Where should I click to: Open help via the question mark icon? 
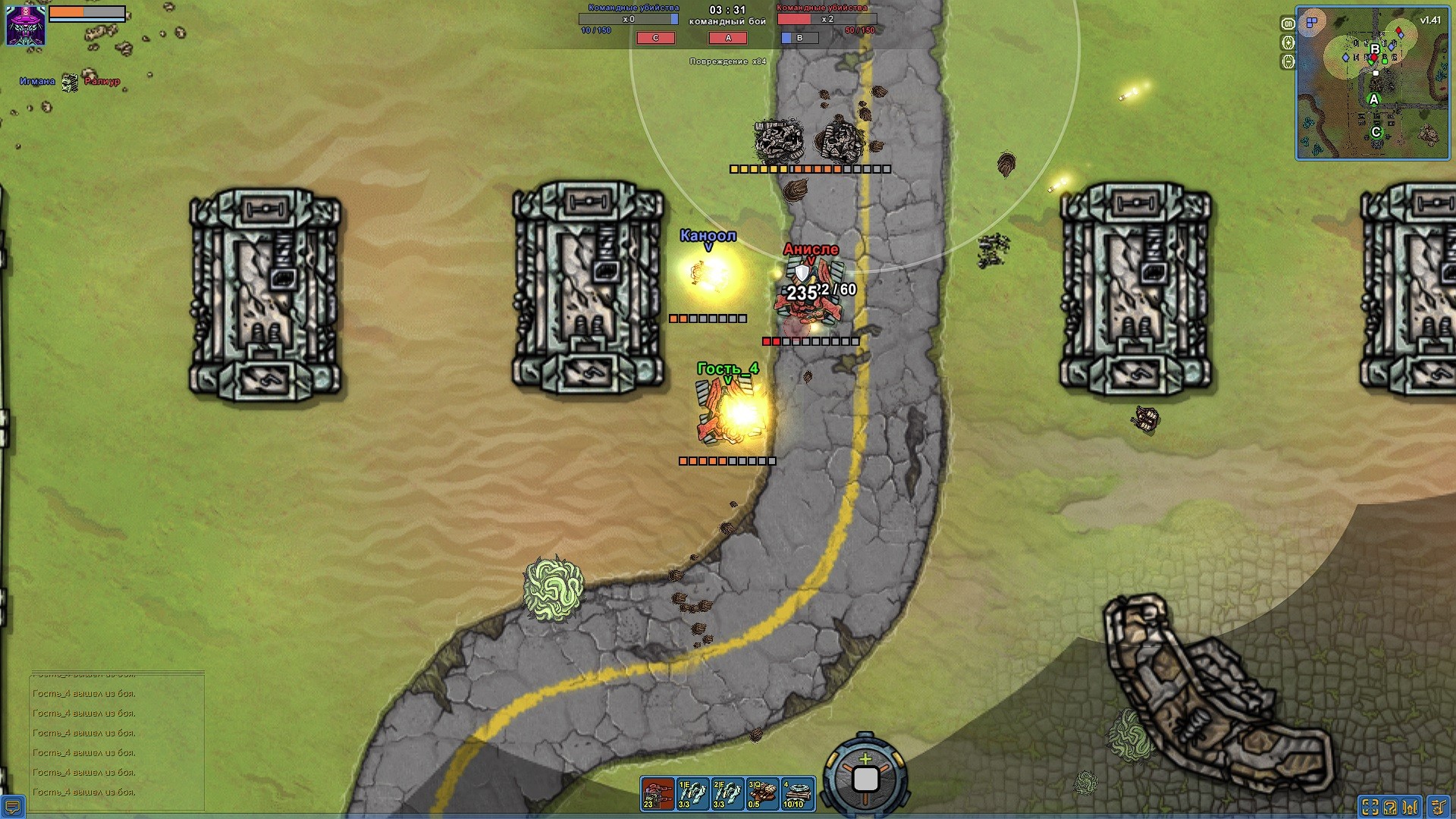tap(1390, 807)
